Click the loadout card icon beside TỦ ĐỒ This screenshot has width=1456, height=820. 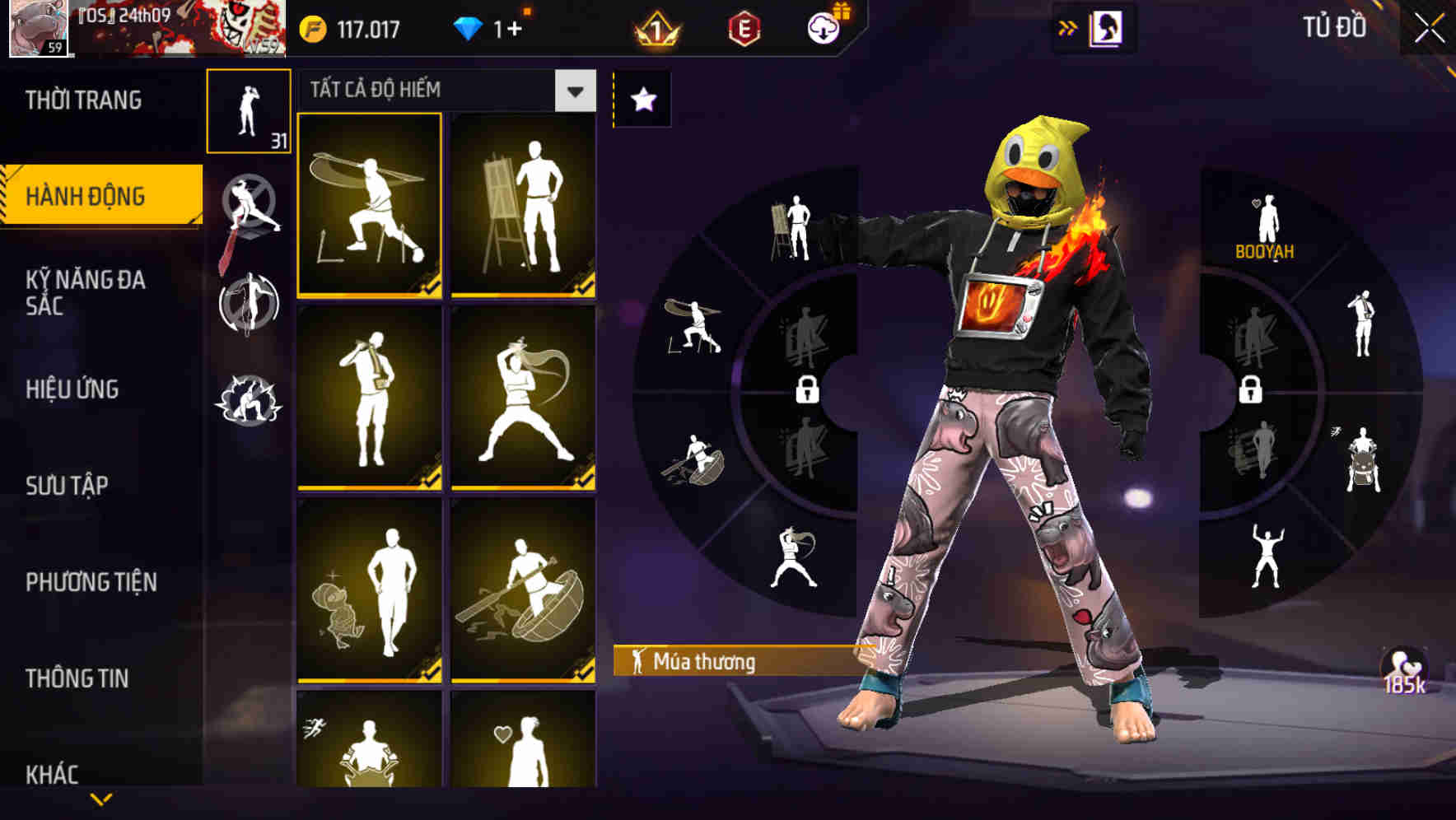coord(1104,28)
